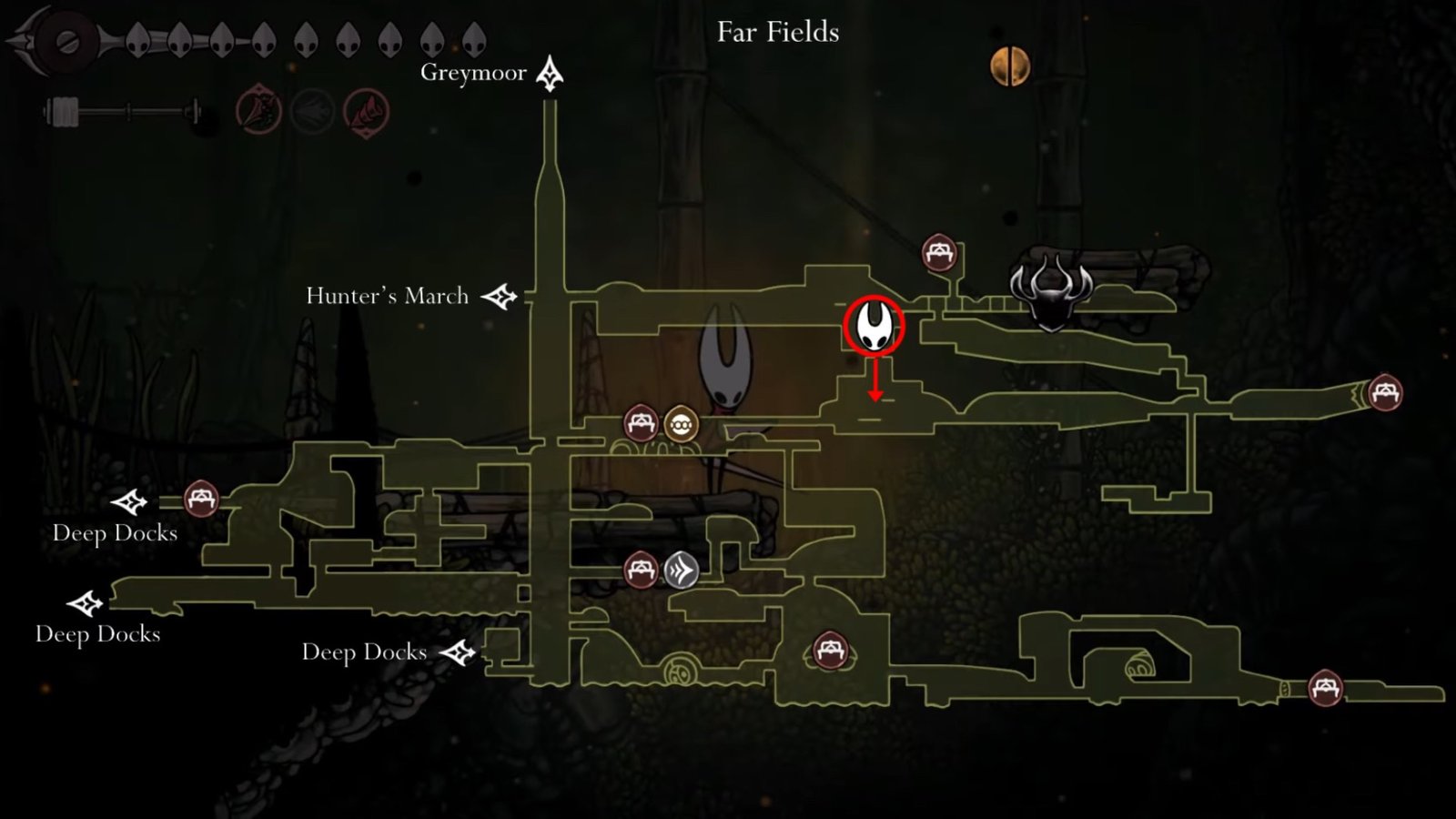Screen dimensions: 1456x819
Task: Choose the silver arrow map pin
Action: pos(681,571)
